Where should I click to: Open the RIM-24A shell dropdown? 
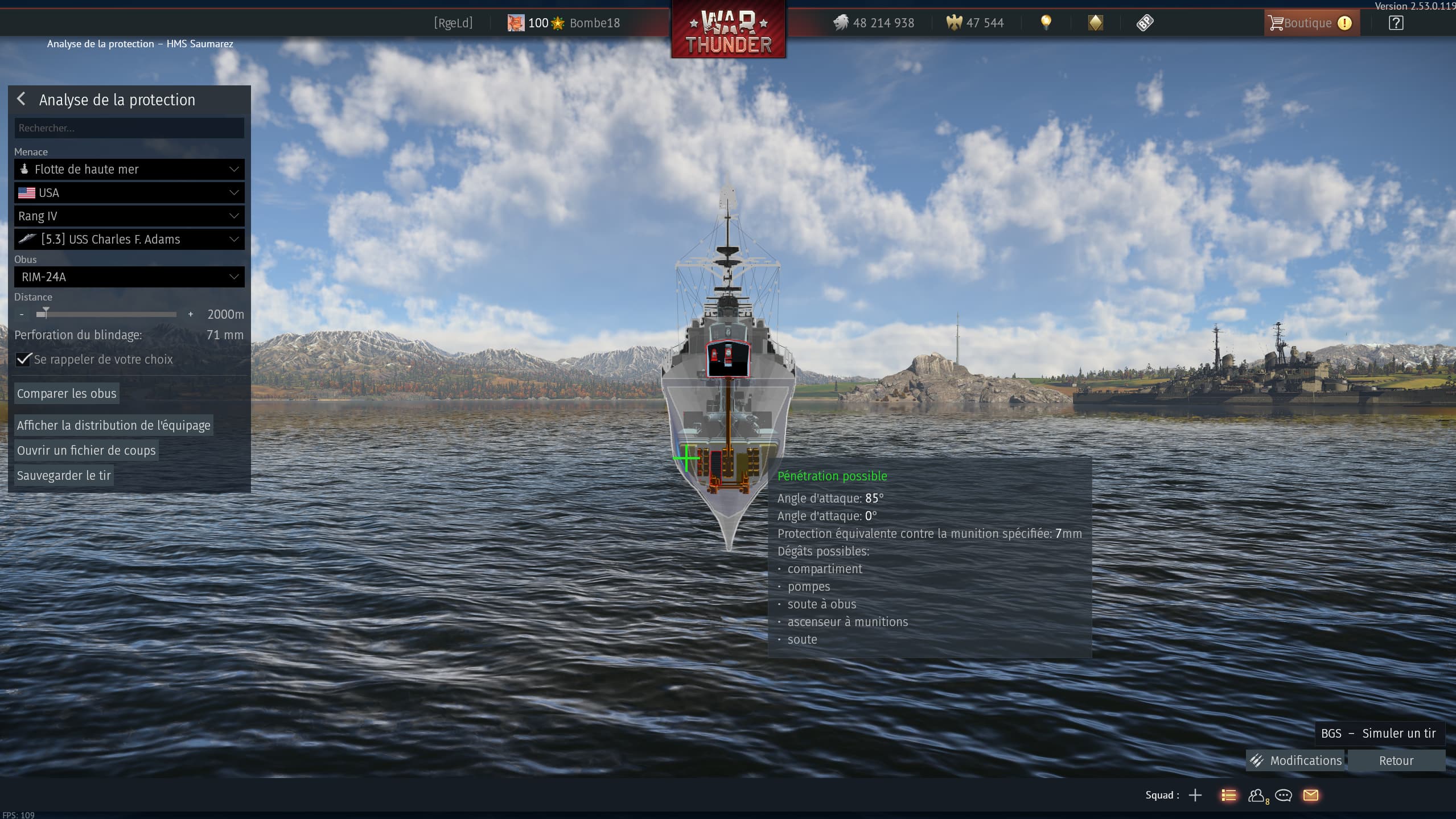tap(129, 277)
